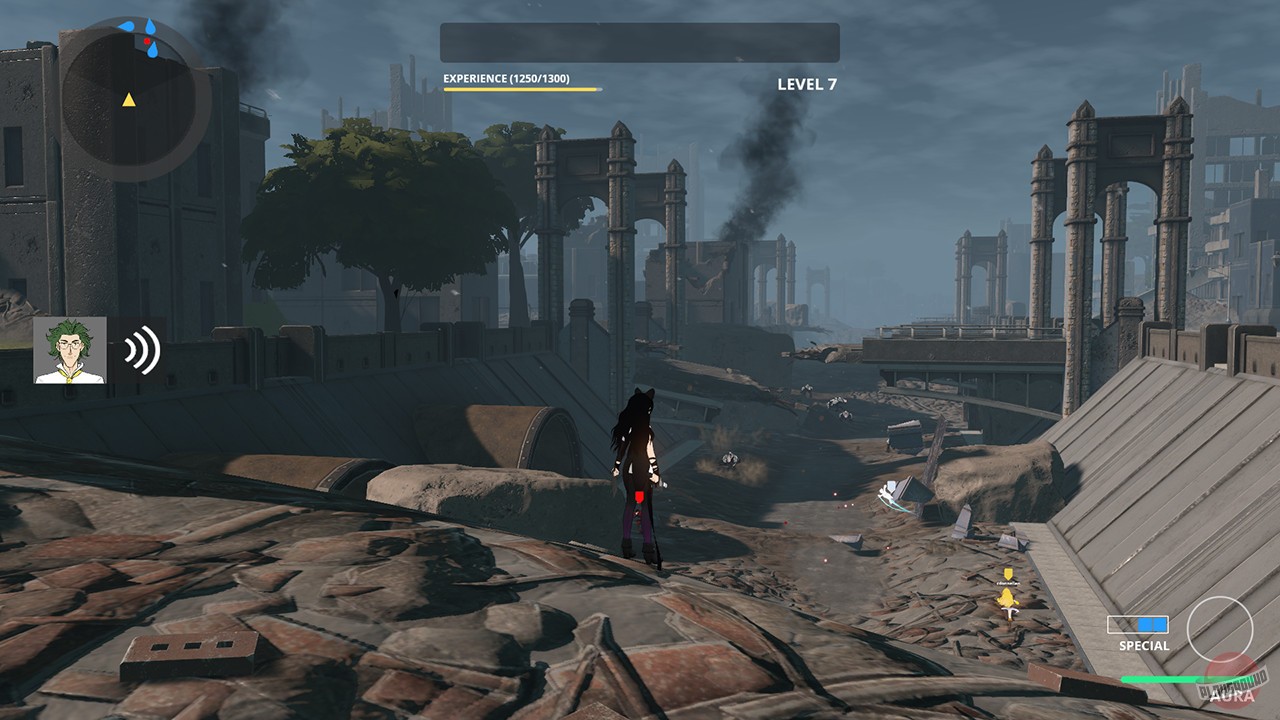Viewport: 1280px width, 720px height.
Task: Toggle the rightmost blue SPECIAL segment
Action: [x=1163, y=626]
